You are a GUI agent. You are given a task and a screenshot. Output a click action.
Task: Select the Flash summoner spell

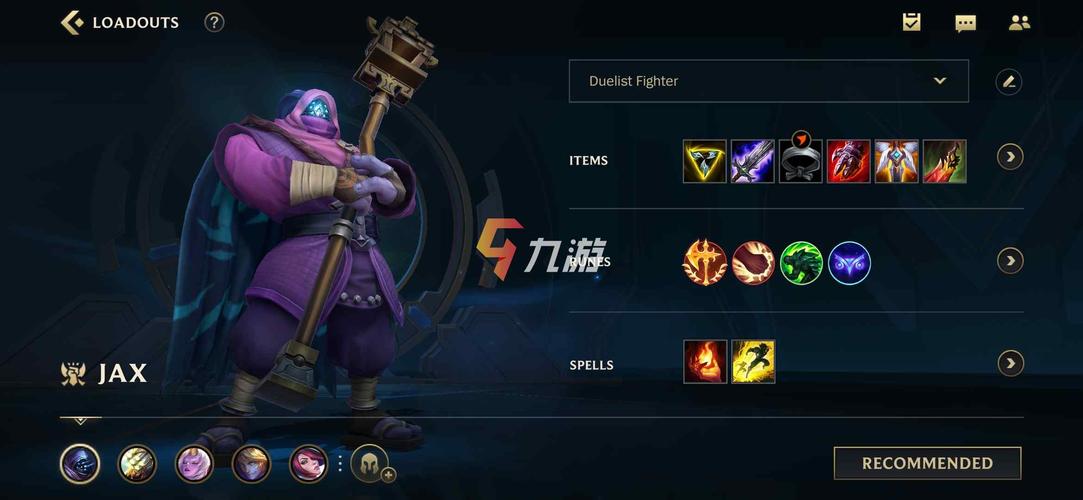[752, 362]
